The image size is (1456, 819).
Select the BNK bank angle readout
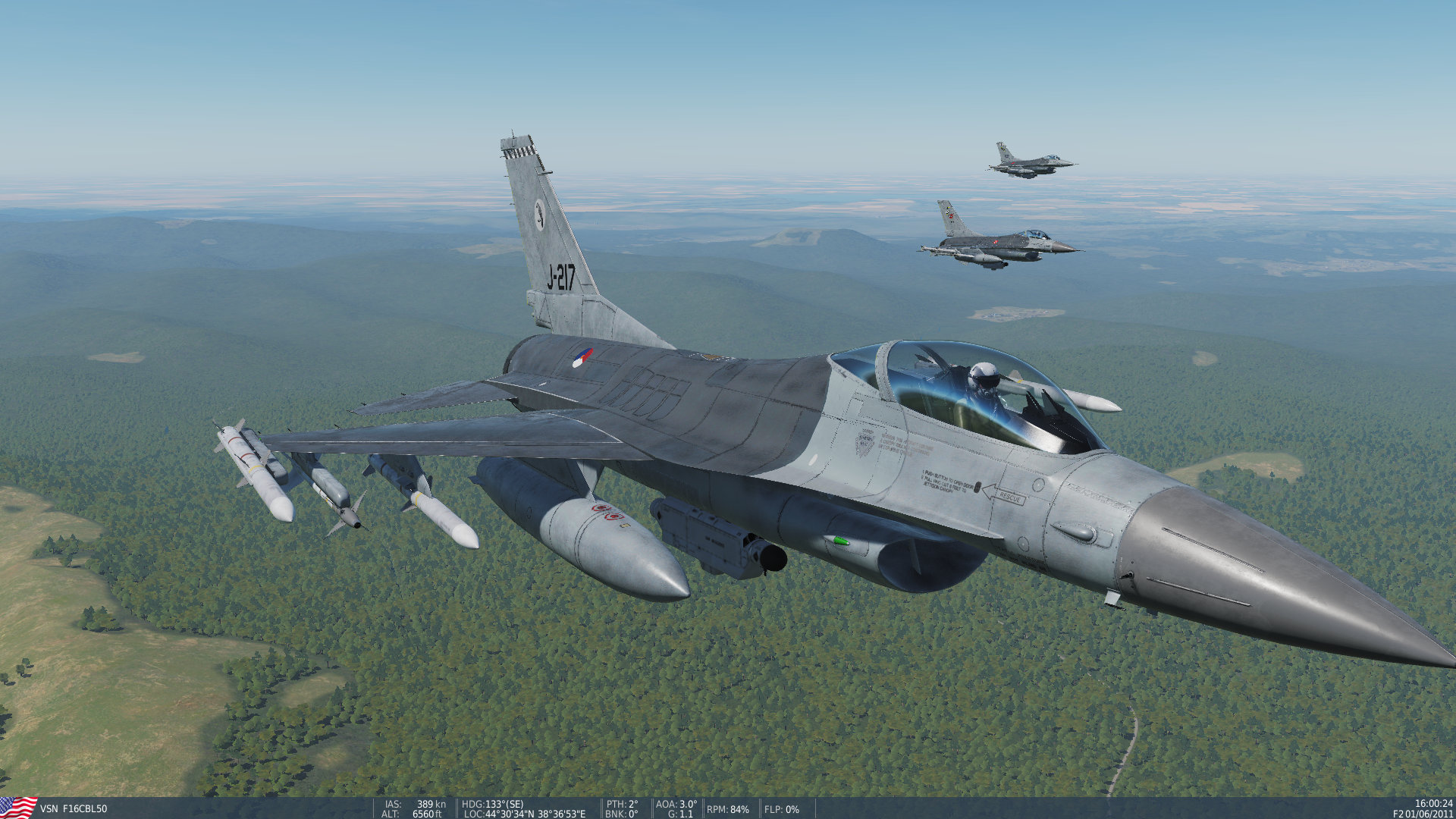click(620, 814)
